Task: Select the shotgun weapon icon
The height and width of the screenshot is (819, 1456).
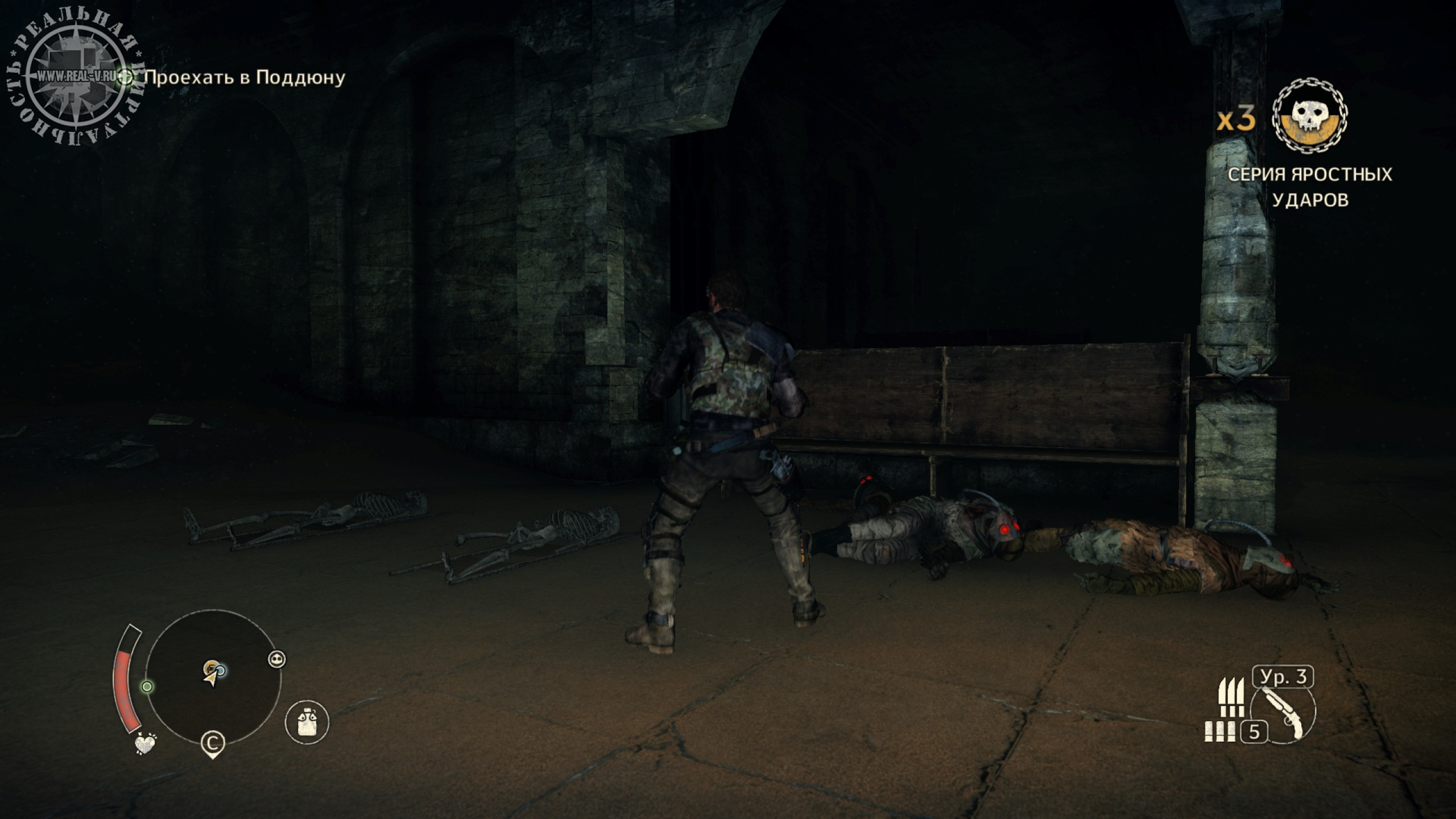Action: (1284, 714)
